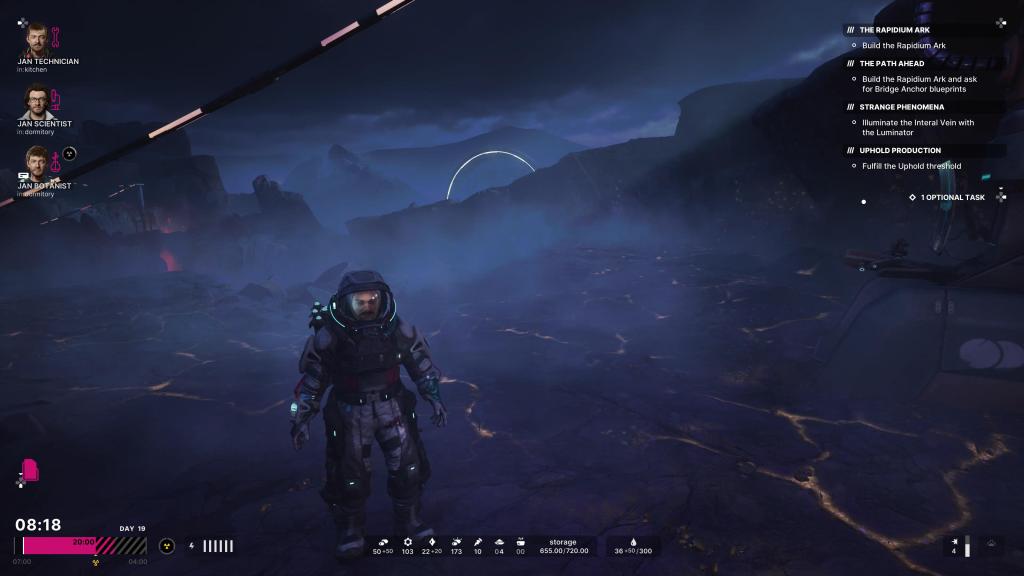This screenshot has width=1024, height=576.
Task: Open the storage capacity panel
Action: coord(563,546)
